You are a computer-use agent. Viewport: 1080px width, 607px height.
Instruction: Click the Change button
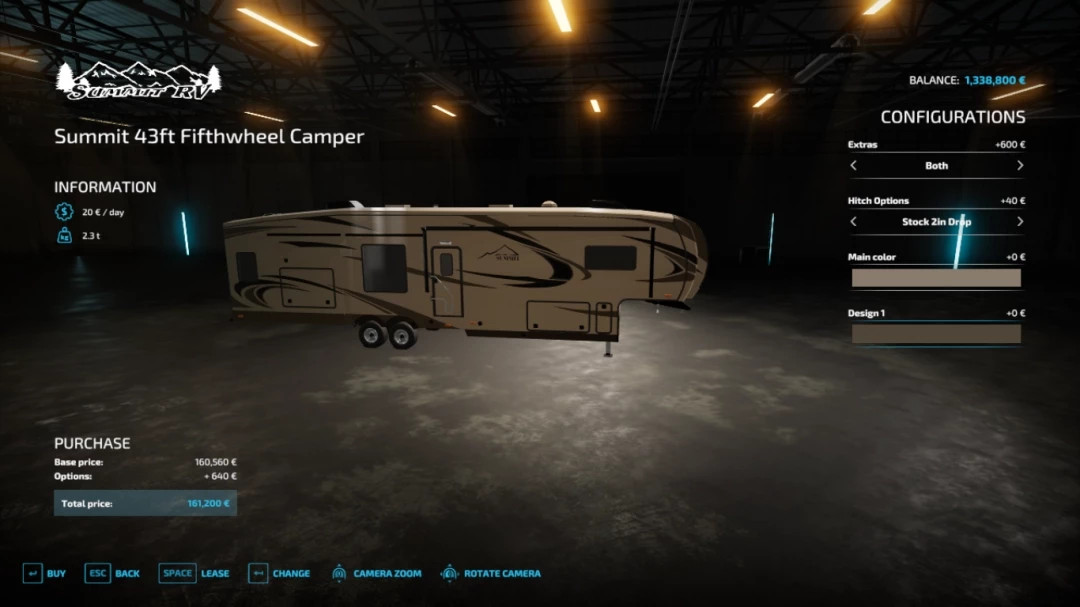[279, 574]
